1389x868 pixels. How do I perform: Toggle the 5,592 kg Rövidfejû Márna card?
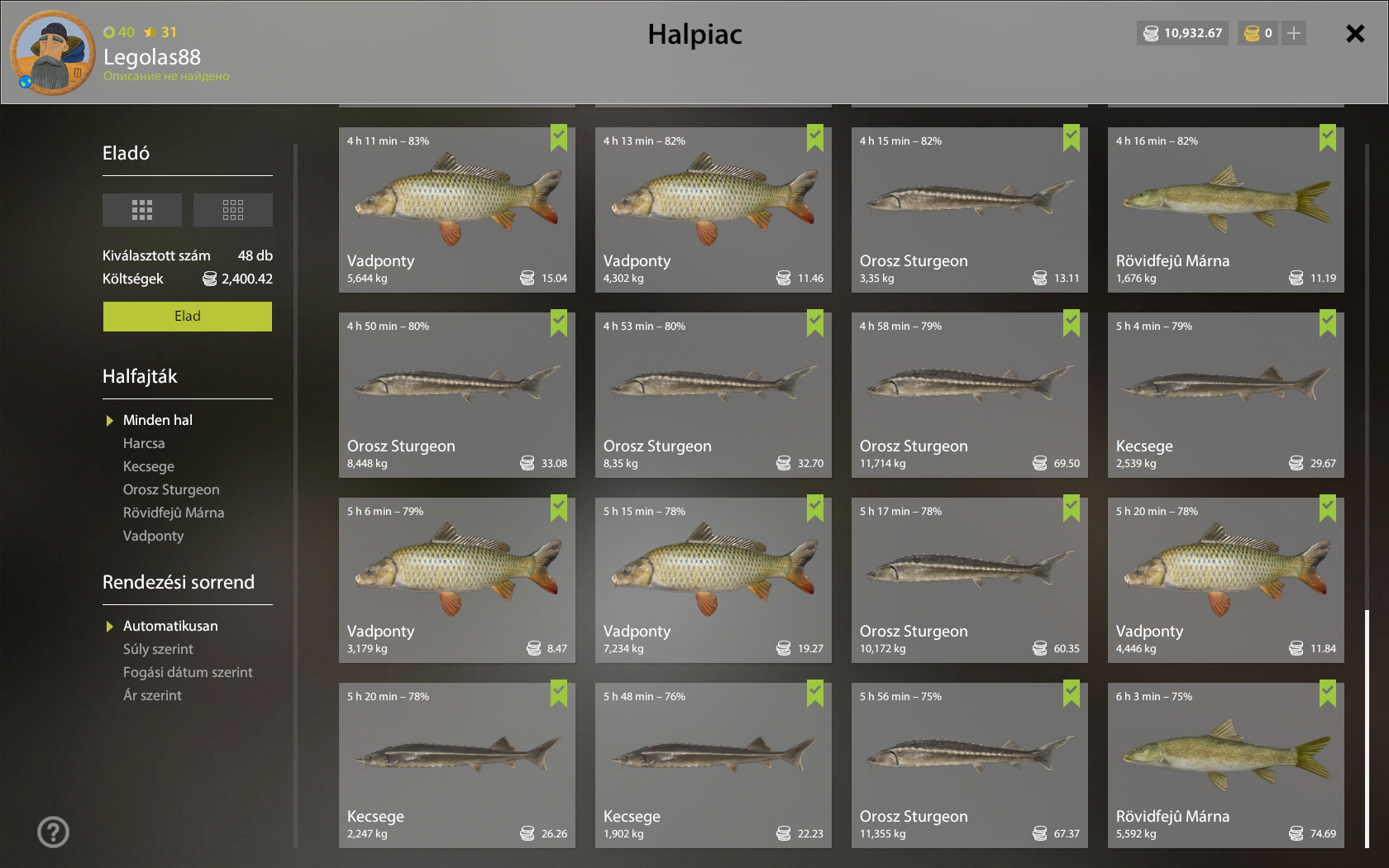click(1225, 765)
